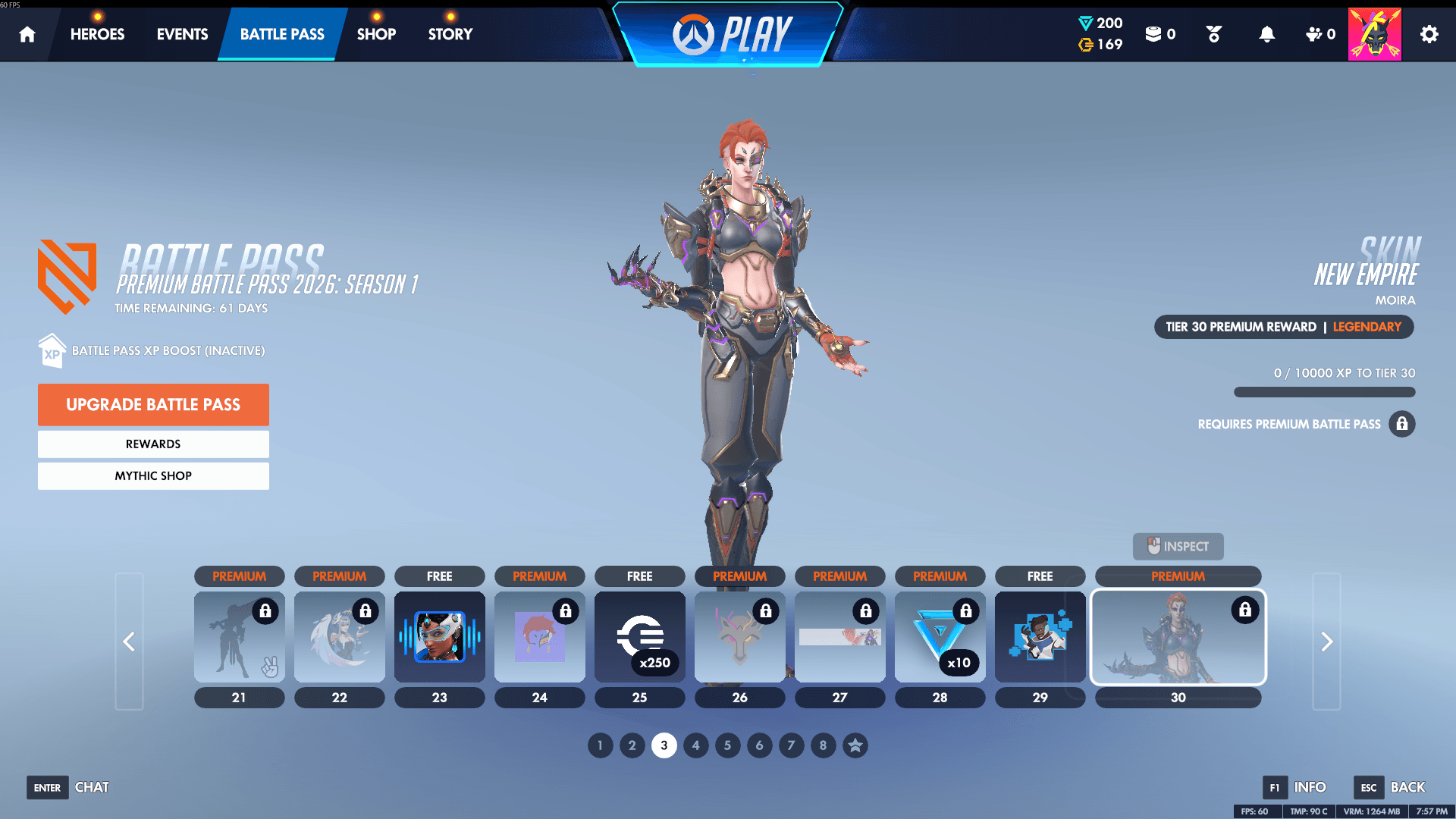Inspect the New Empire Moira skin
The width and height of the screenshot is (1456, 819).
pos(1178,546)
